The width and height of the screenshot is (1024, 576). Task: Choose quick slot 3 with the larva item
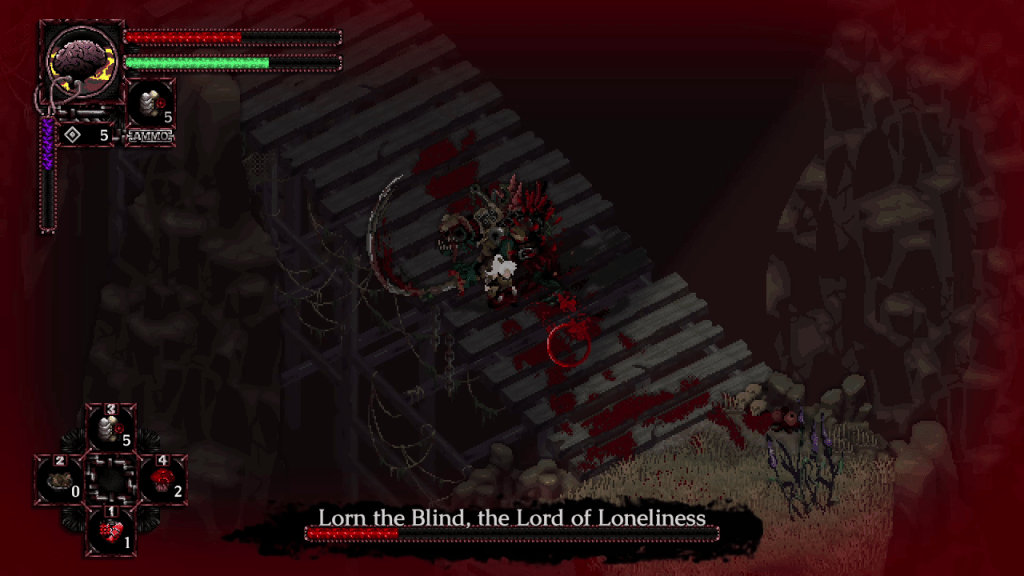click(109, 429)
